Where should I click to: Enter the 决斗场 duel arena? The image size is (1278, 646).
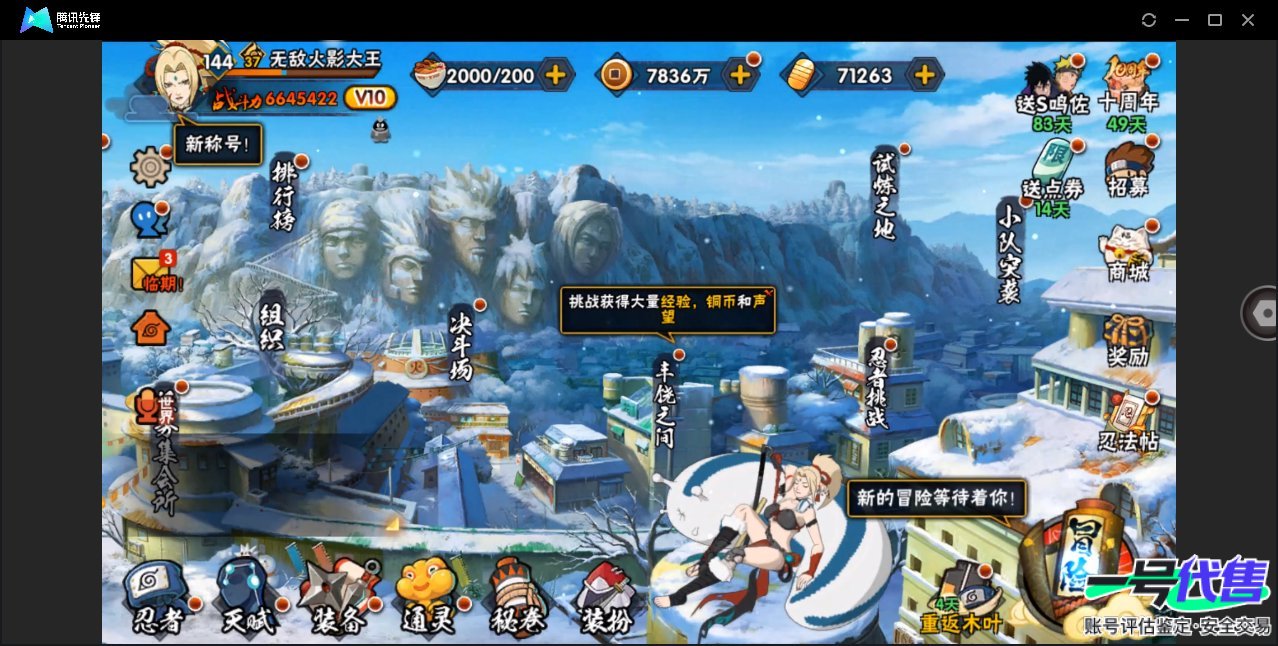(461, 343)
